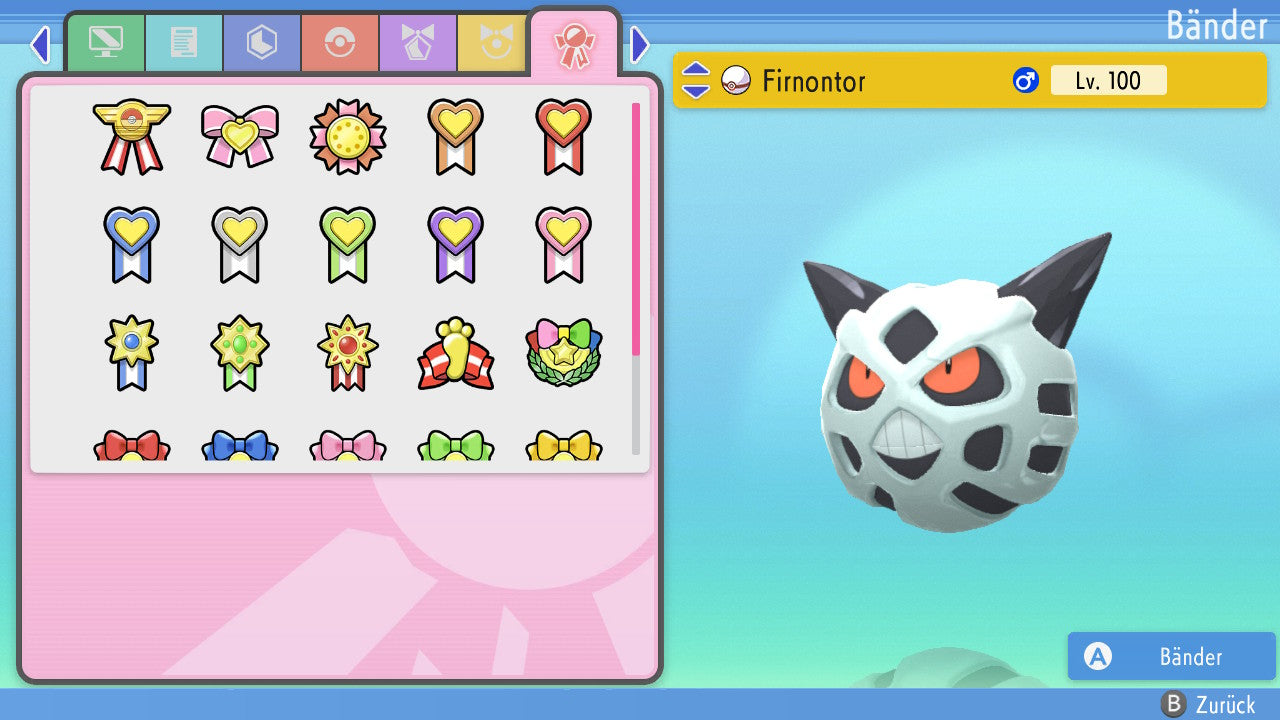
Task: Select the purple heart ribbon
Action: click(455, 244)
